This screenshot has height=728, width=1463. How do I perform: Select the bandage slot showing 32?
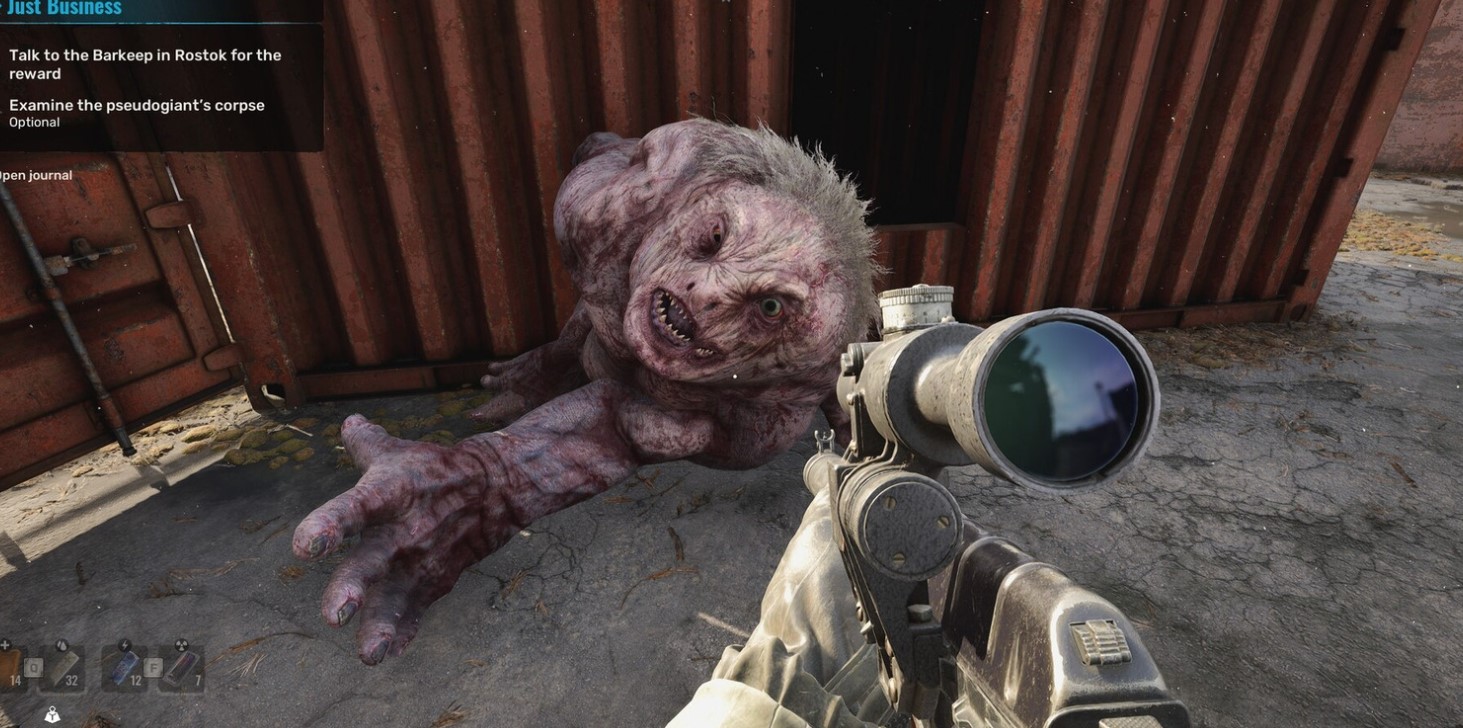tap(63, 667)
